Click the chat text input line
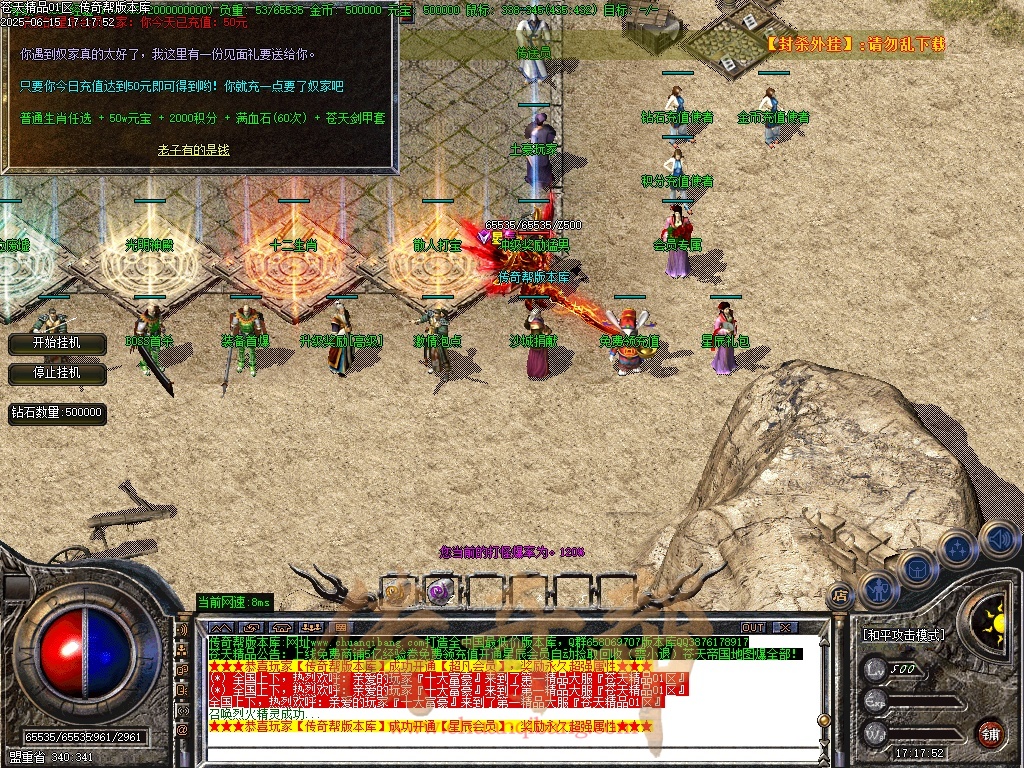 (500, 752)
